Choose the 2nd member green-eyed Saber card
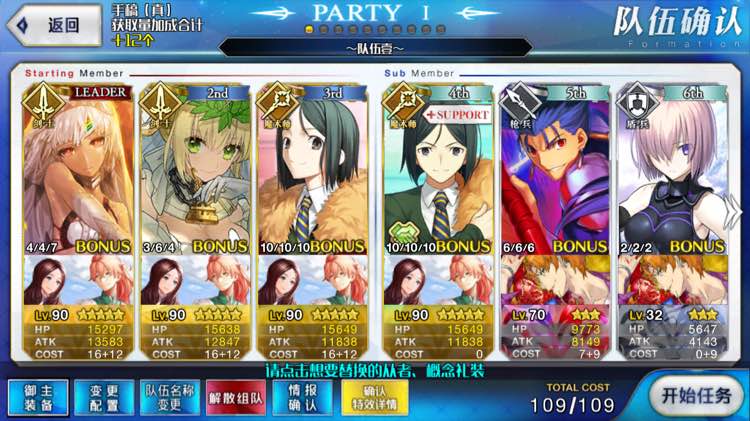This screenshot has height=421, width=750. (193, 168)
